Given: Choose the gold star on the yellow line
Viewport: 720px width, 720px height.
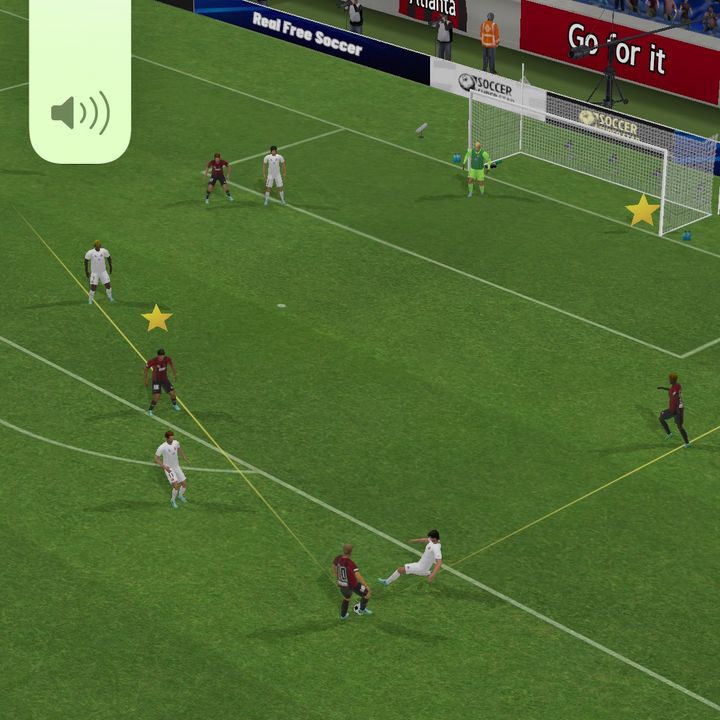Looking at the screenshot, I should click(x=157, y=318).
